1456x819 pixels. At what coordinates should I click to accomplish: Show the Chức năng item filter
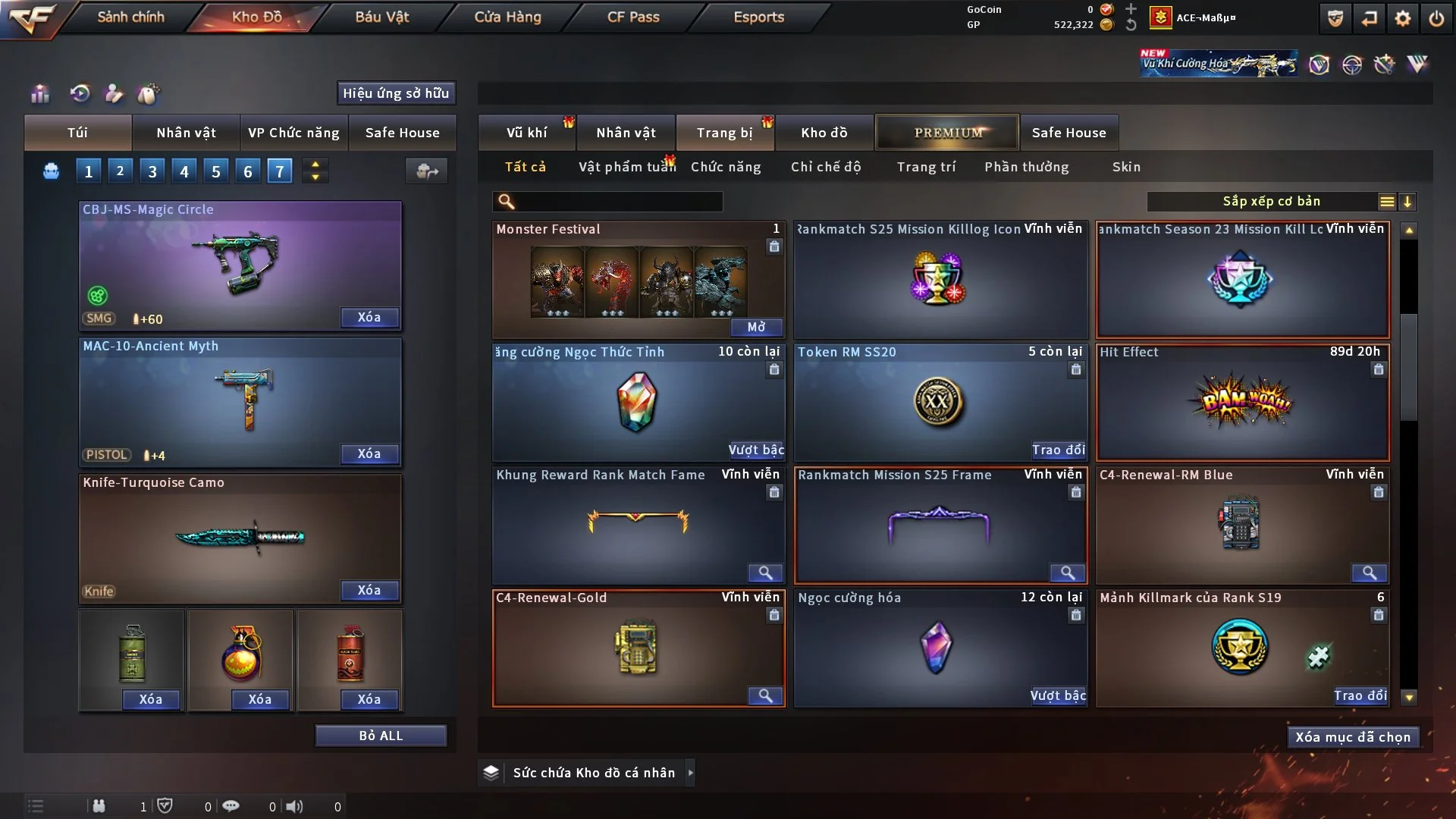point(726,167)
